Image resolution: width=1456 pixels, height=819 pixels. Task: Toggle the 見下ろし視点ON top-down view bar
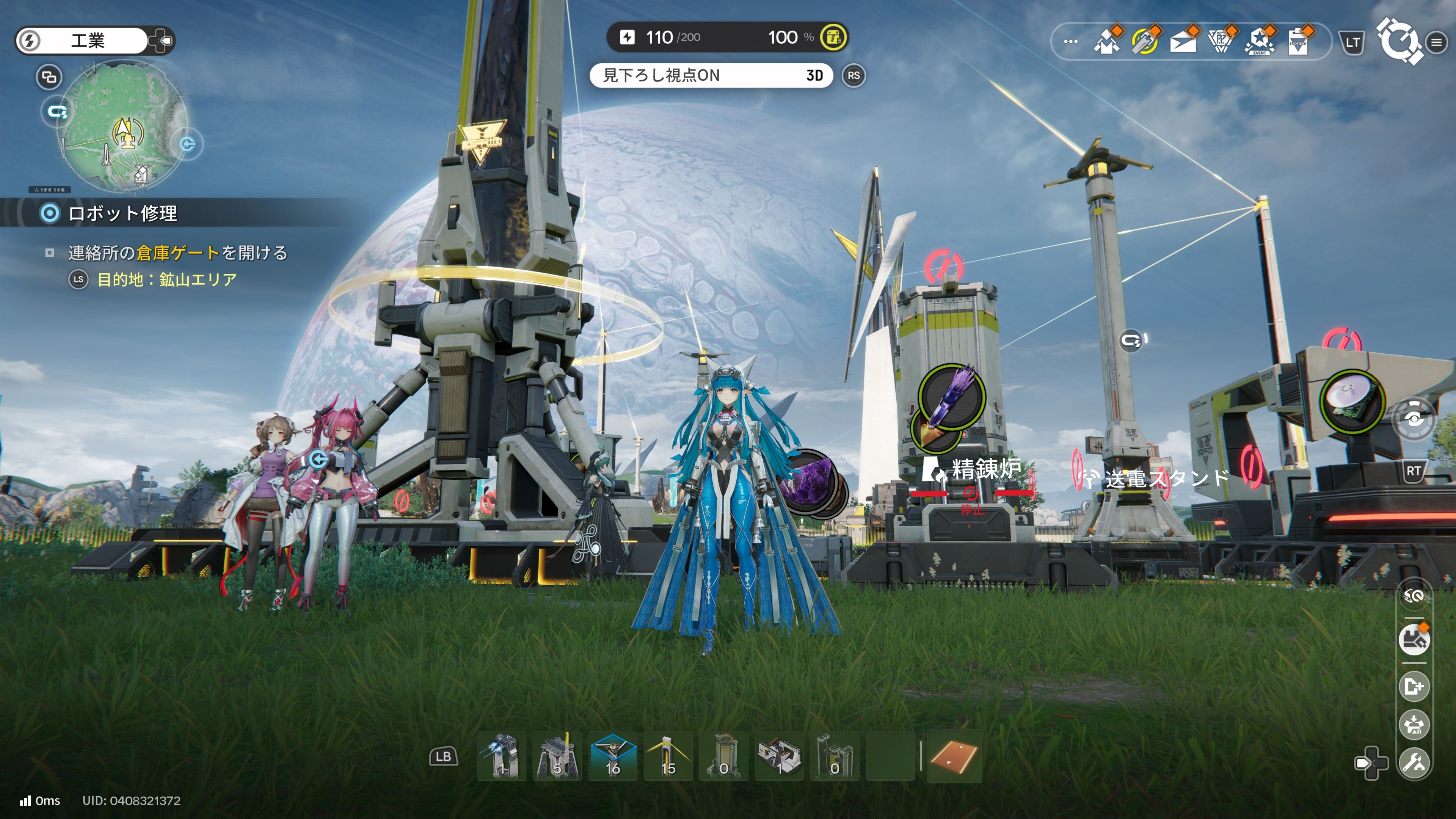click(x=711, y=75)
